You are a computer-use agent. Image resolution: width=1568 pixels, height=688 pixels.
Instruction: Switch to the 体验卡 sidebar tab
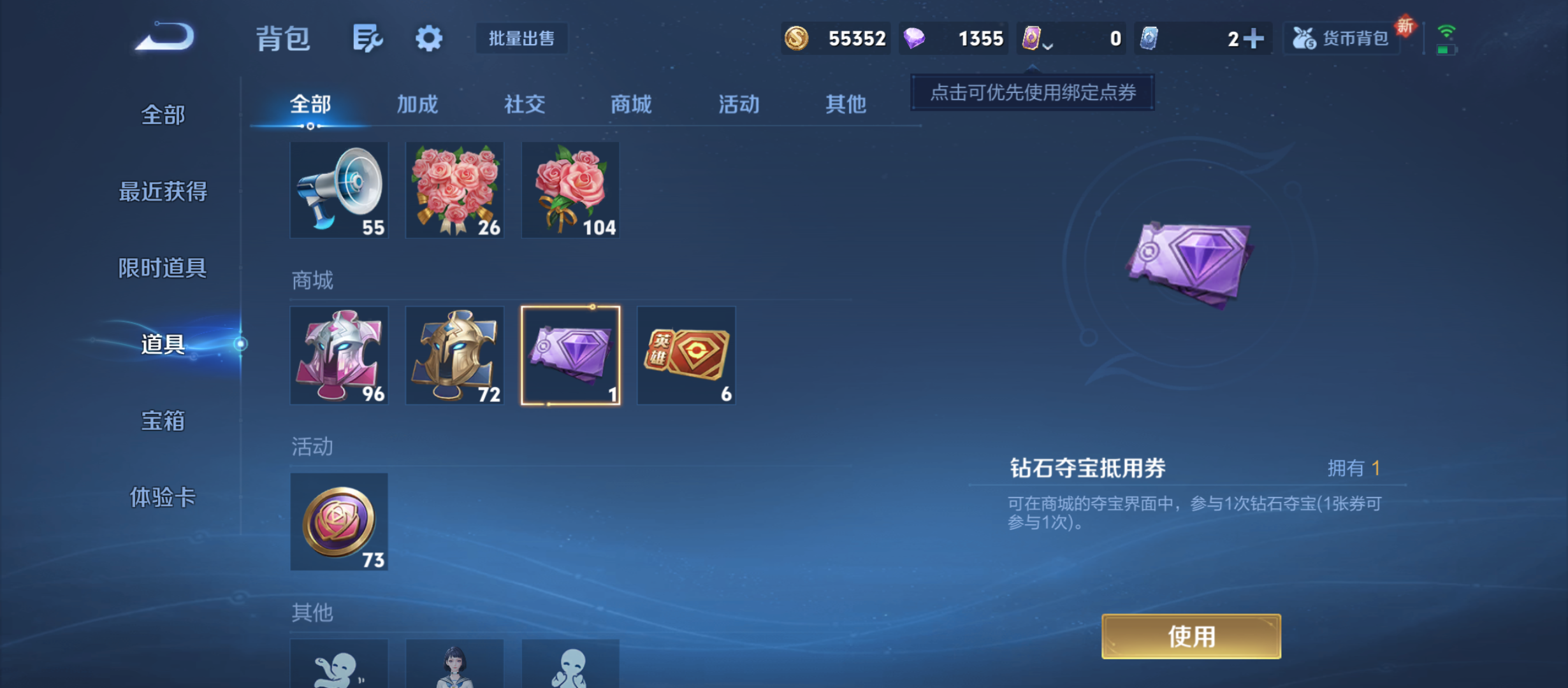tap(162, 500)
